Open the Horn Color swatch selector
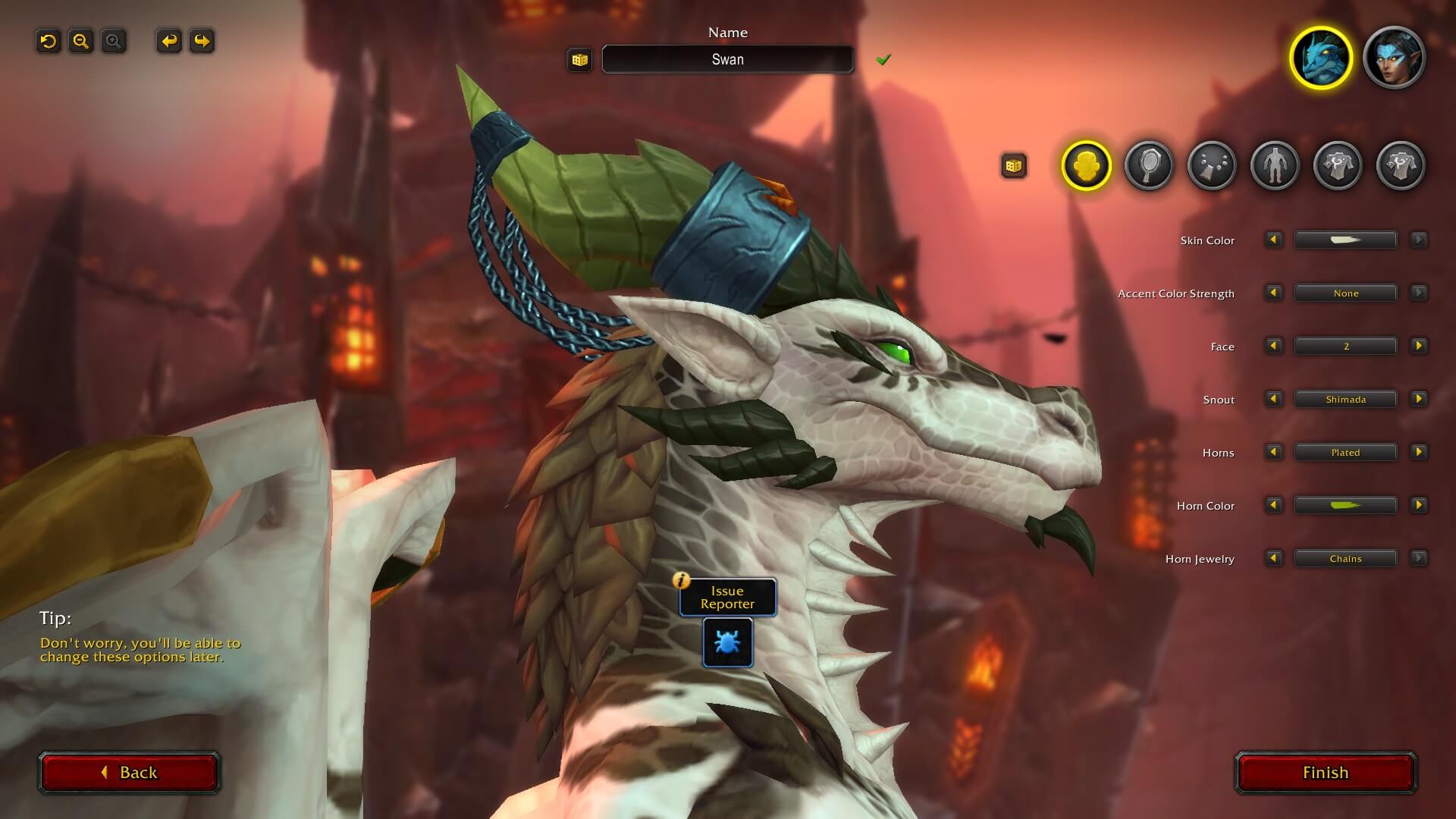This screenshot has height=819, width=1456. [x=1345, y=506]
